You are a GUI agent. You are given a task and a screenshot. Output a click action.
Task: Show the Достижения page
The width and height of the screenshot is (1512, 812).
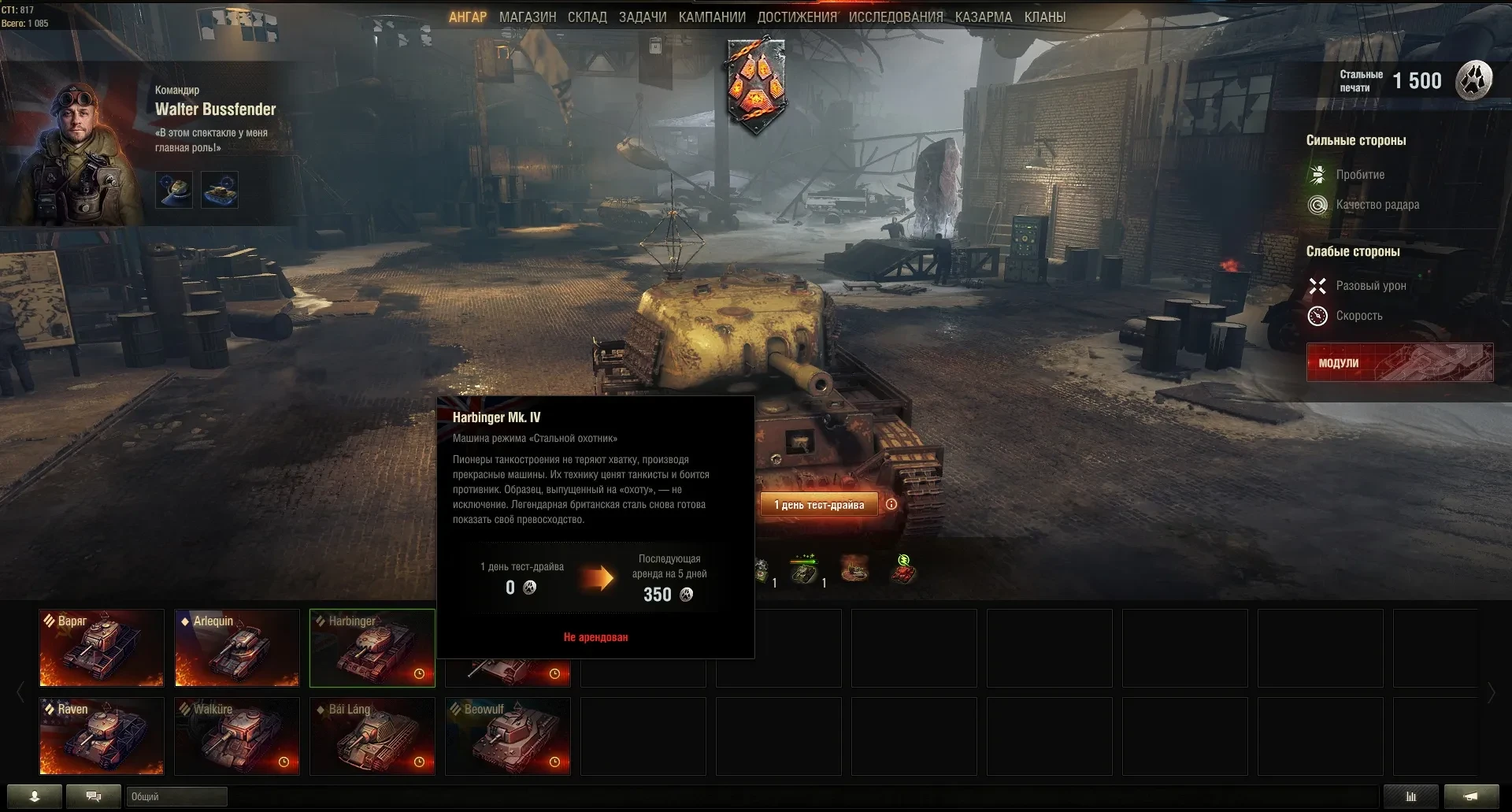point(797,17)
